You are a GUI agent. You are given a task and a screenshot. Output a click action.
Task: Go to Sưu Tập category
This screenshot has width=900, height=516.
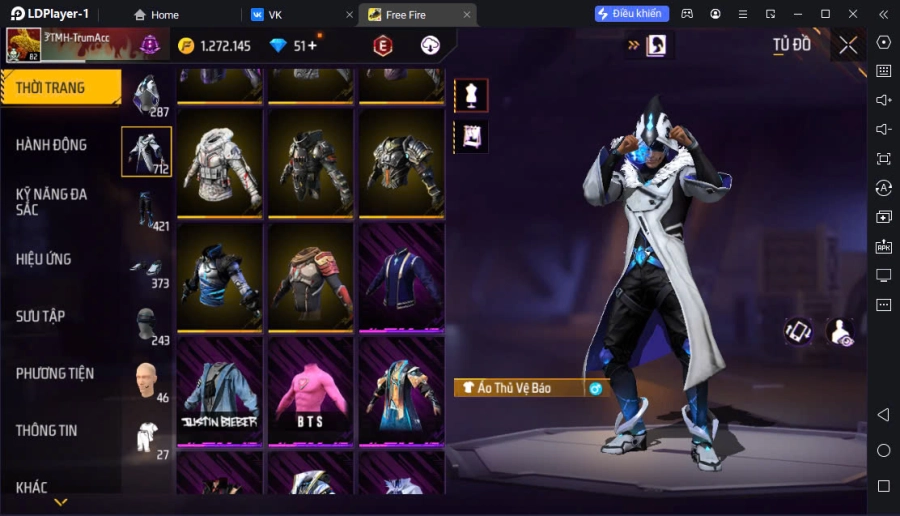(41, 316)
